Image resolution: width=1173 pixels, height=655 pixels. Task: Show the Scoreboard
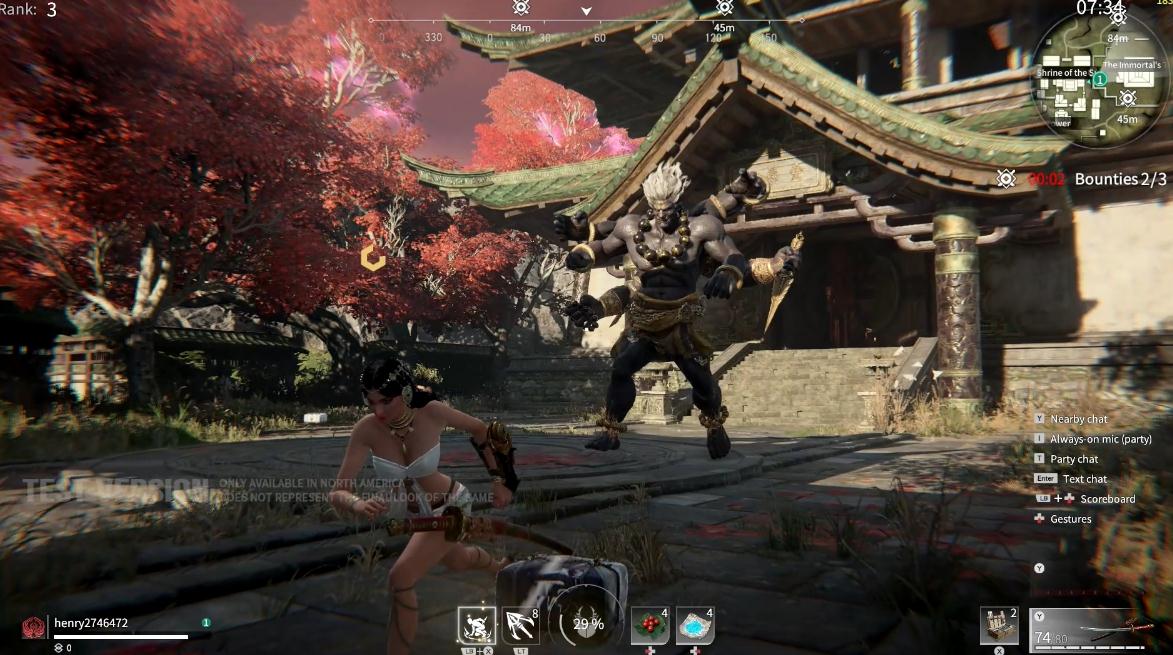click(1107, 499)
